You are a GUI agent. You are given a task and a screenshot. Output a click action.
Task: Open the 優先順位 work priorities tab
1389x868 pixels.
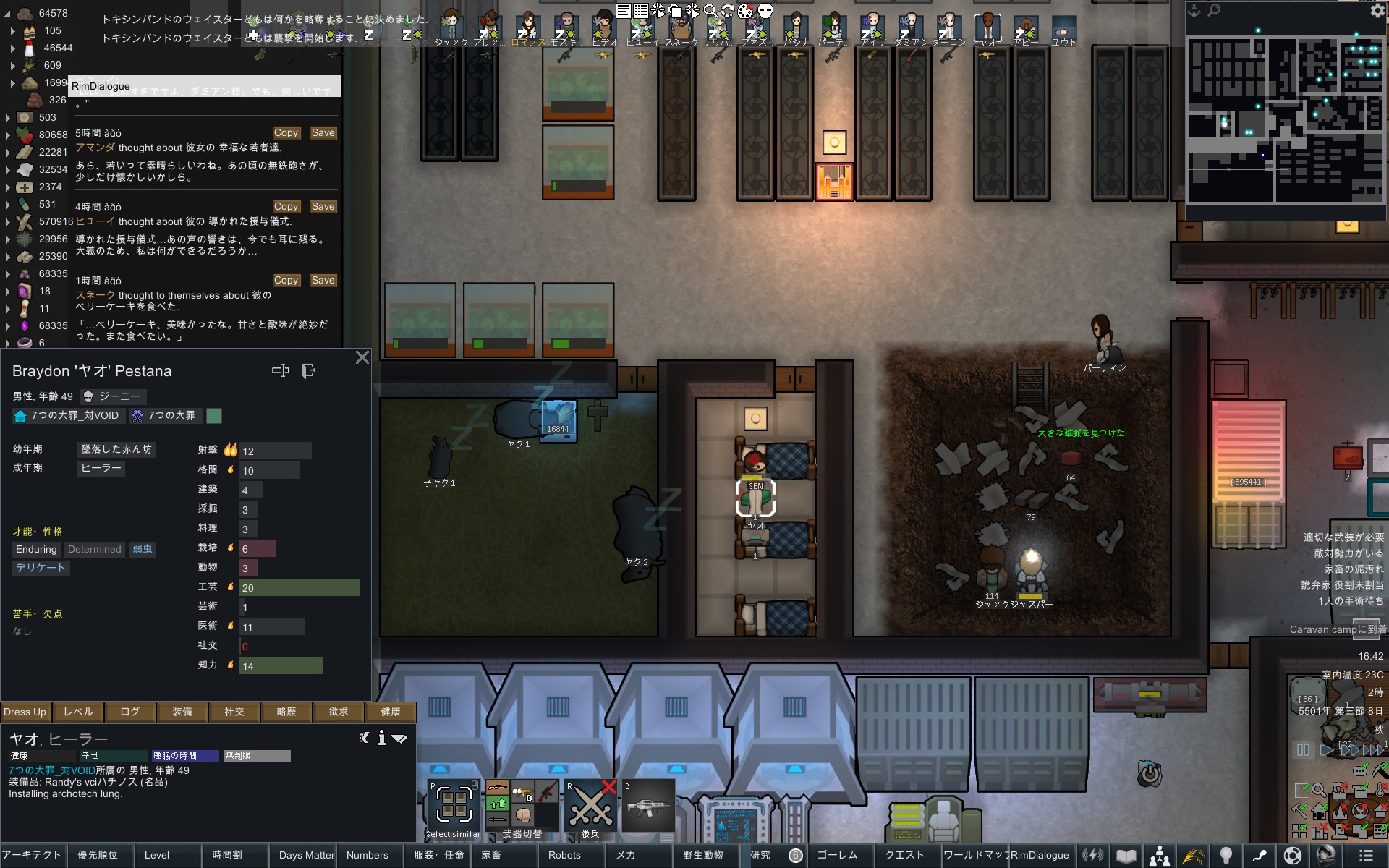coord(98,855)
